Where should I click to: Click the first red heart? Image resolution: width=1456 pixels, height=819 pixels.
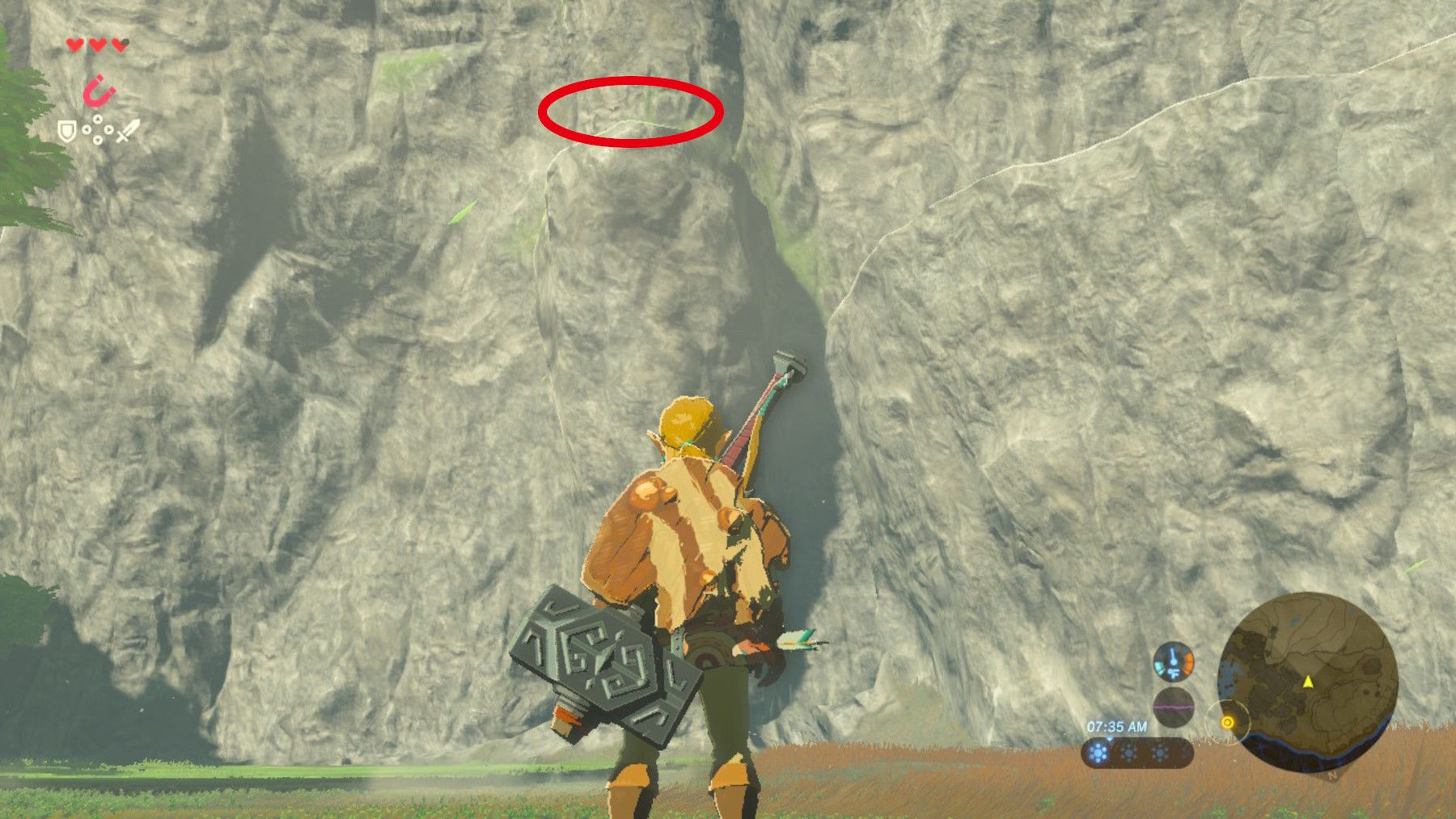pyautogui.click(x=74, y=44)
